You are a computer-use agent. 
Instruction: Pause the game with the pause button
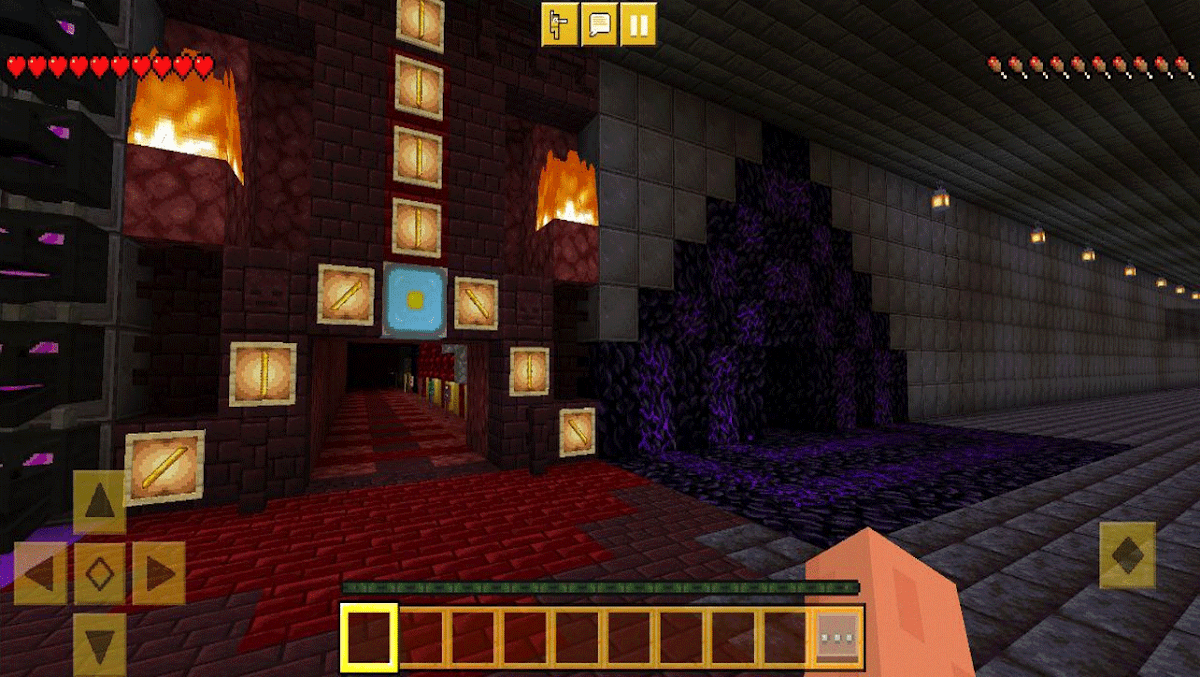coord(638,25)
